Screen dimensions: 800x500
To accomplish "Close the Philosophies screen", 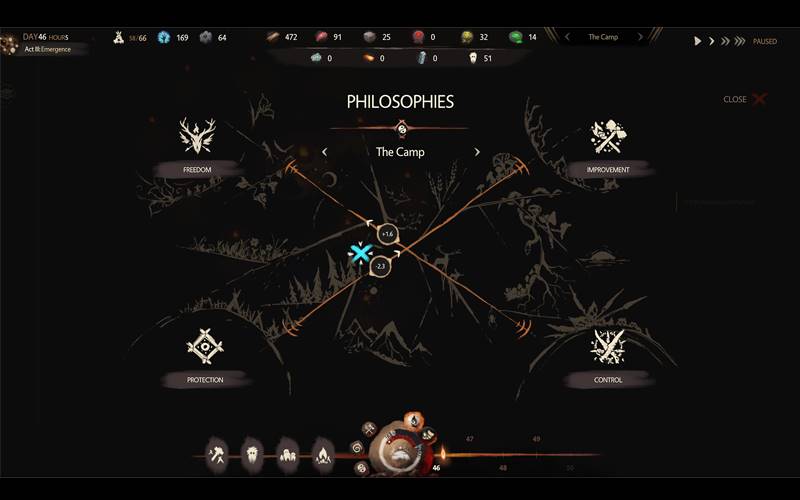I will pos(747,99).
